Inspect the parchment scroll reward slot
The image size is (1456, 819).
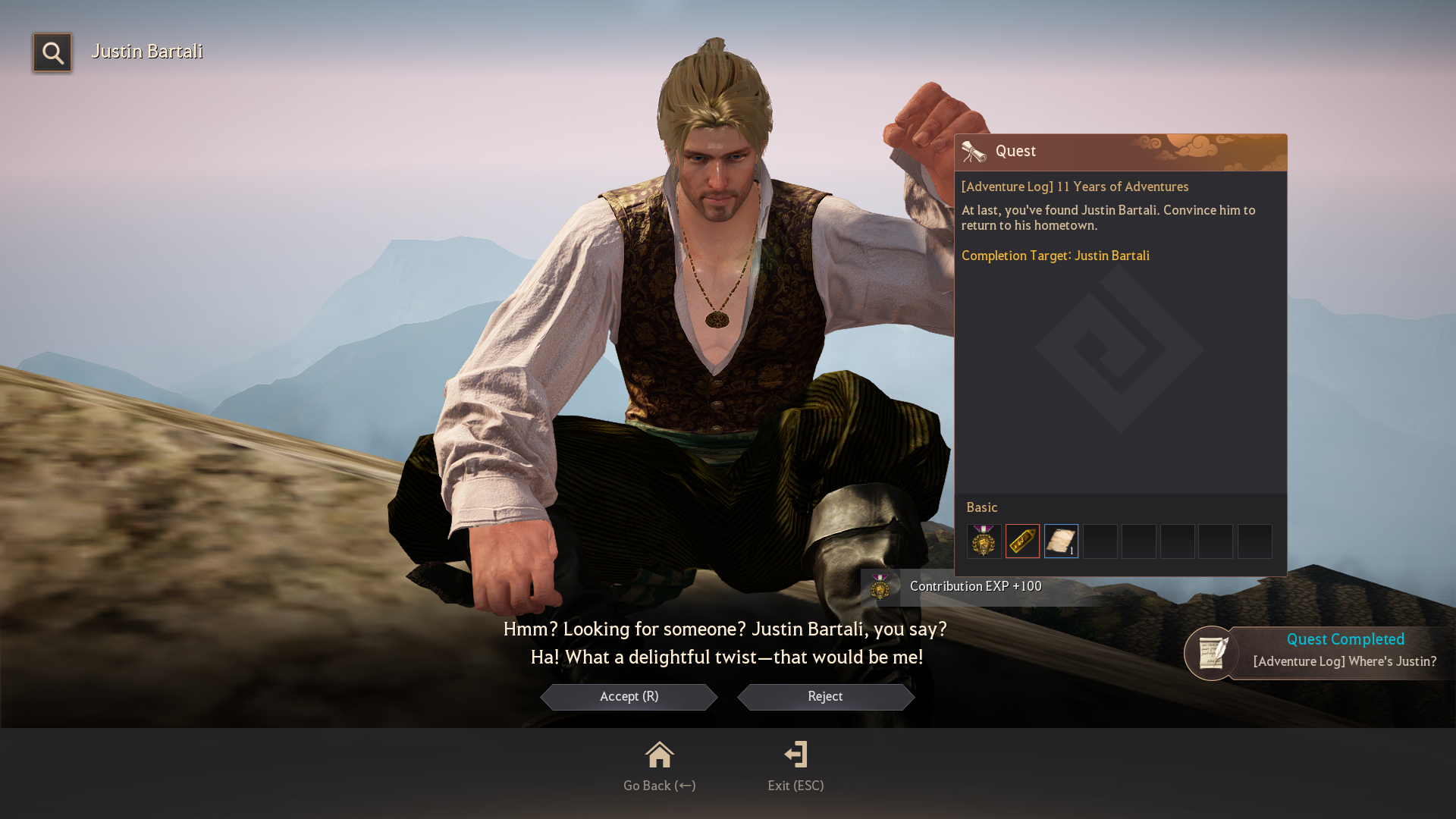pyautogui.click(x=1061, y=541)
